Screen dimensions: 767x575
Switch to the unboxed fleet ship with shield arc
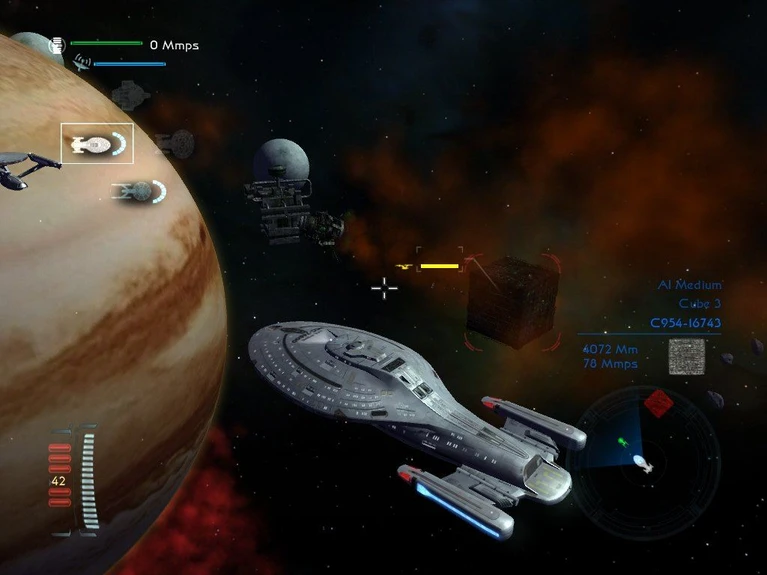[x=138, y=190]
